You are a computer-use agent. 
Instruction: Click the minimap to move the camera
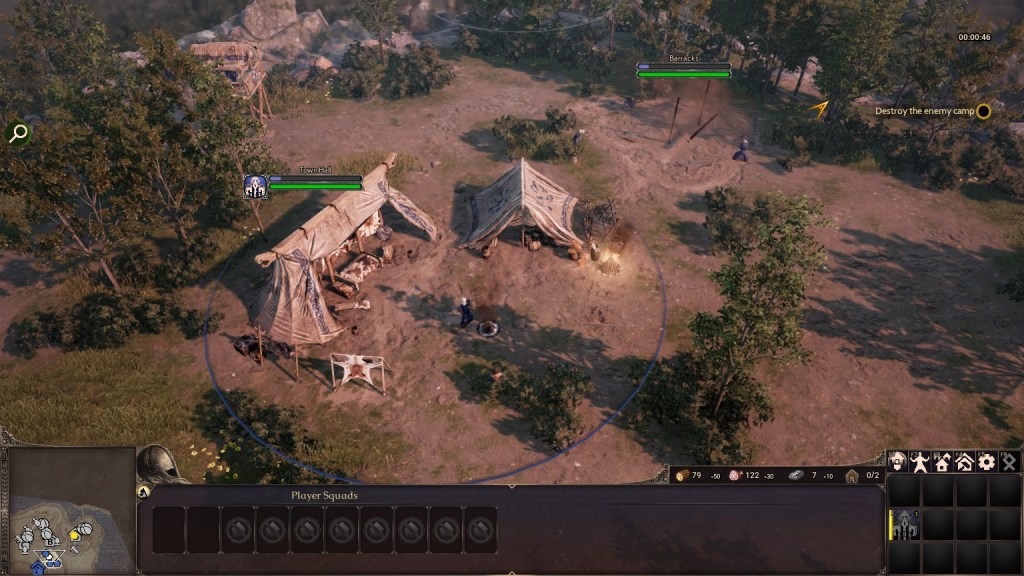[x=70, y=495]
